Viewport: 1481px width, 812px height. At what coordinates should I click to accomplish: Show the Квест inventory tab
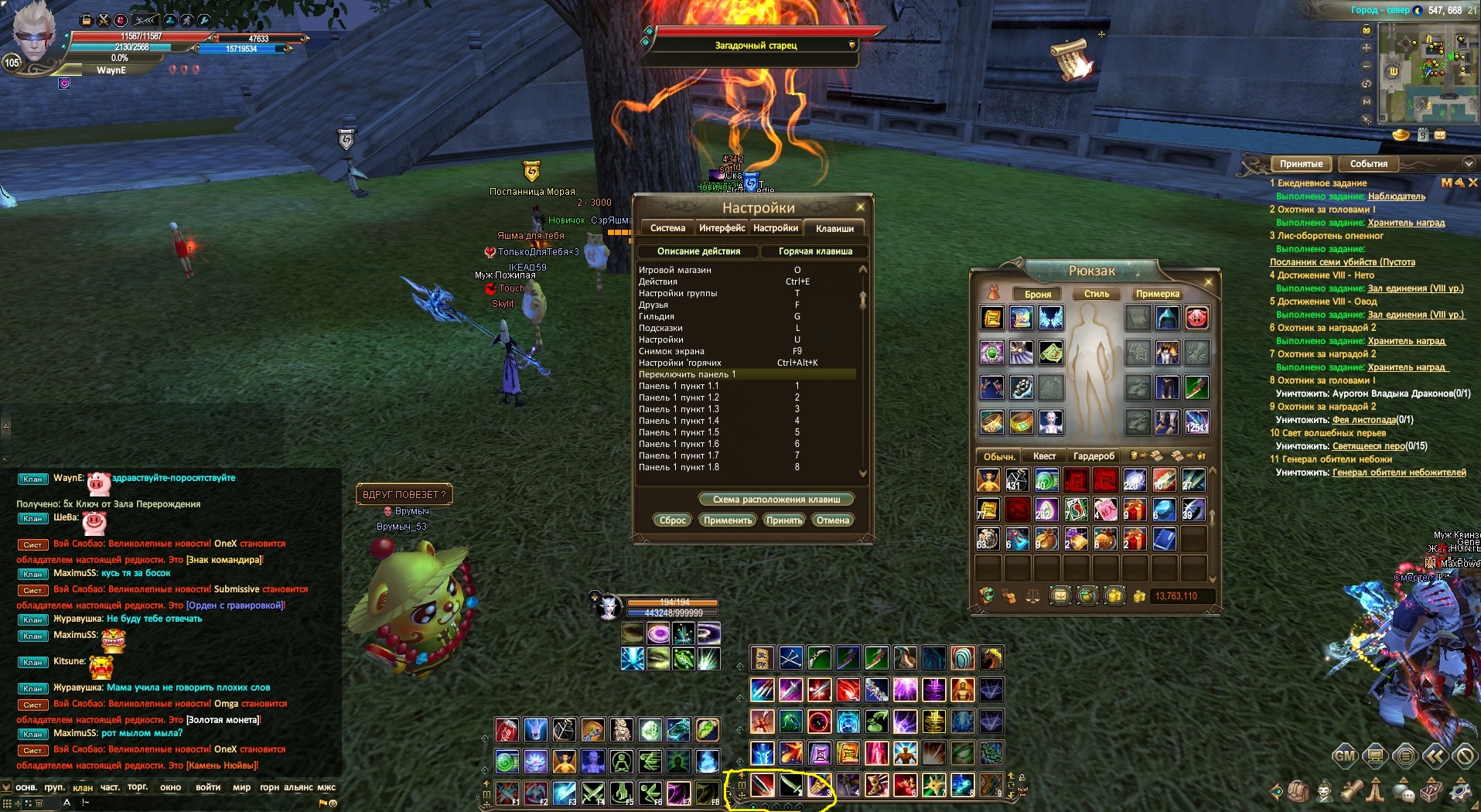tap(1044, 456)
